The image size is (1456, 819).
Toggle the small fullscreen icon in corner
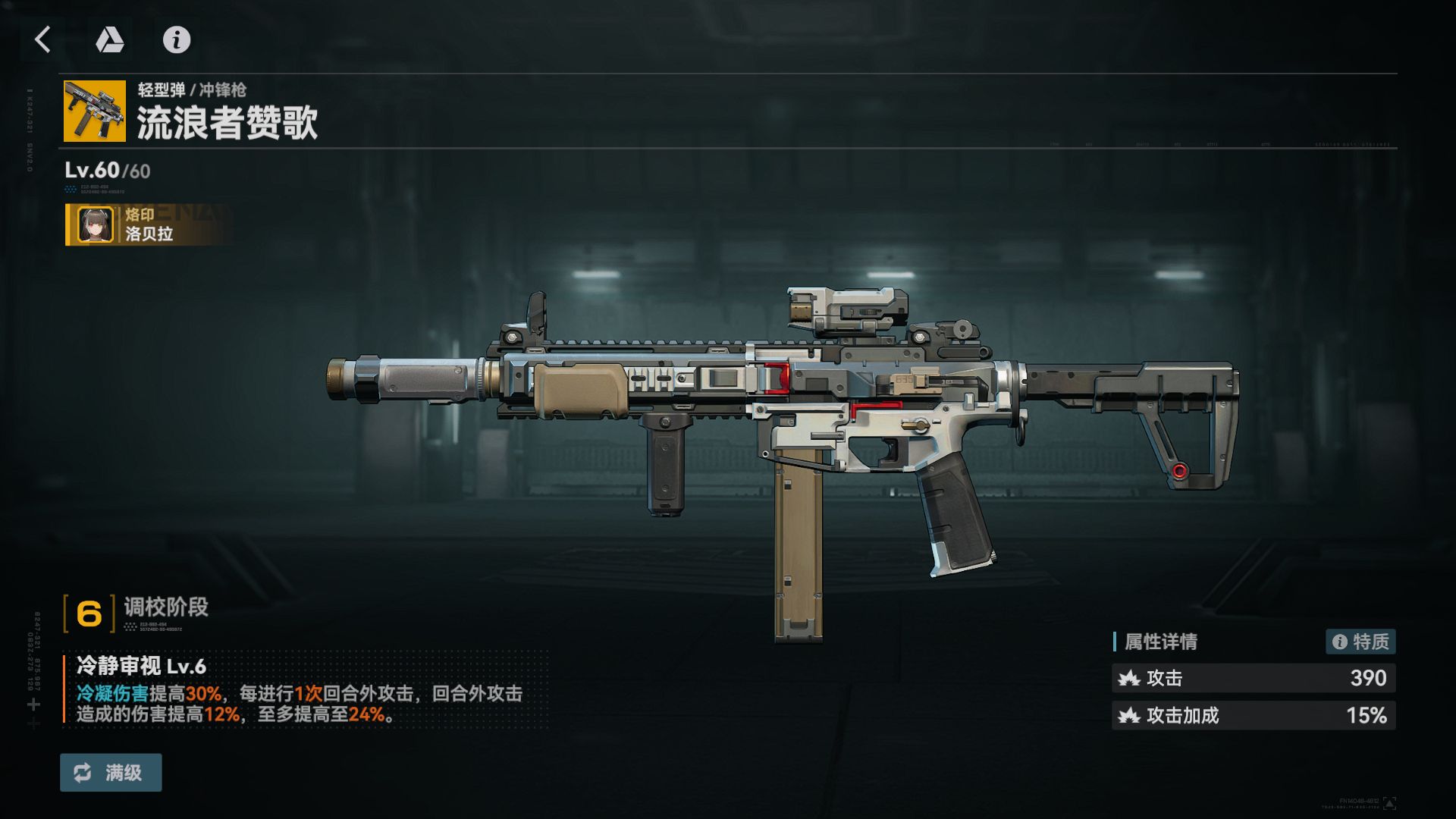1389,802
